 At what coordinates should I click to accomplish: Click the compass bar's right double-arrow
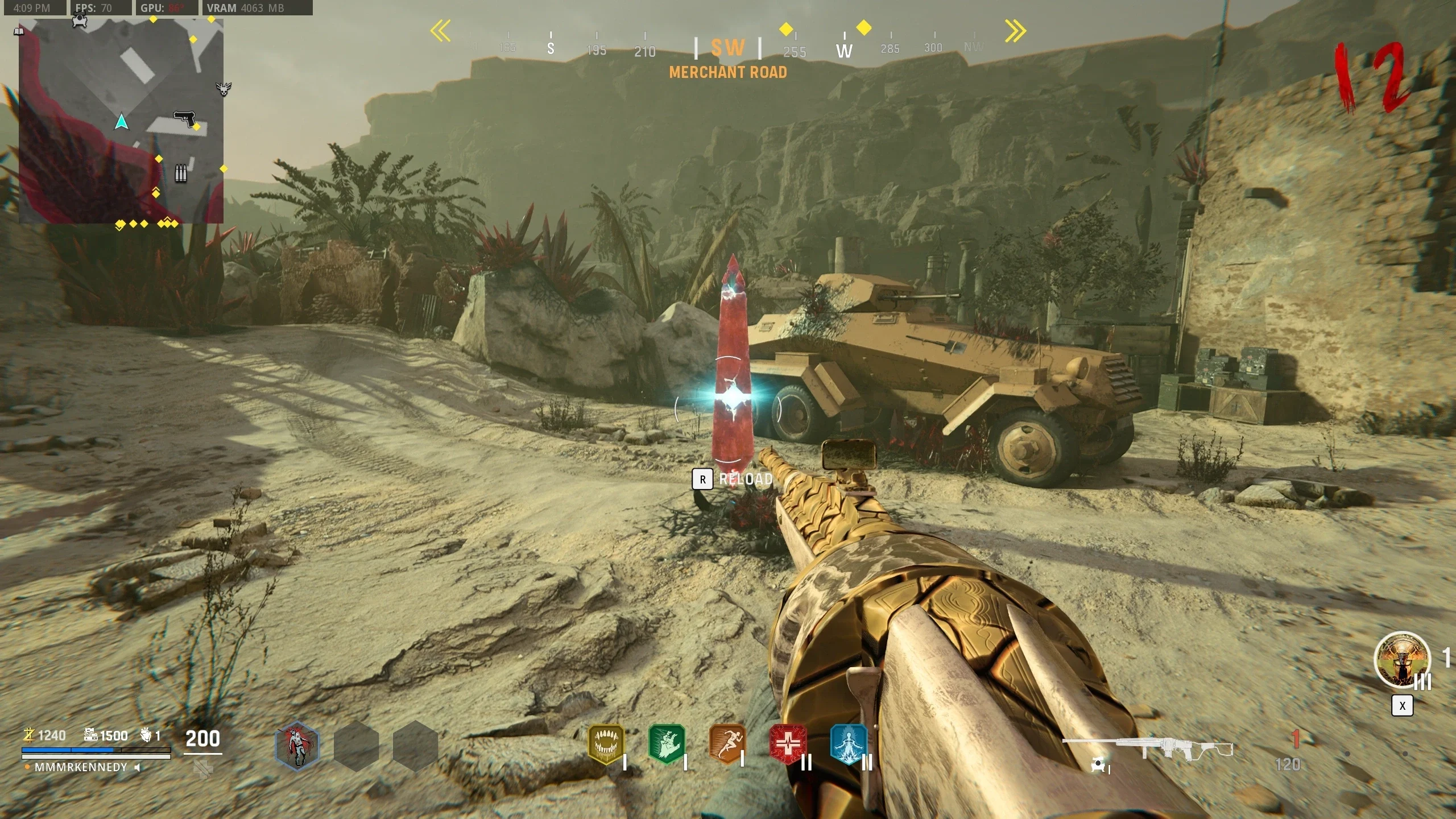tap(1015, 31)
